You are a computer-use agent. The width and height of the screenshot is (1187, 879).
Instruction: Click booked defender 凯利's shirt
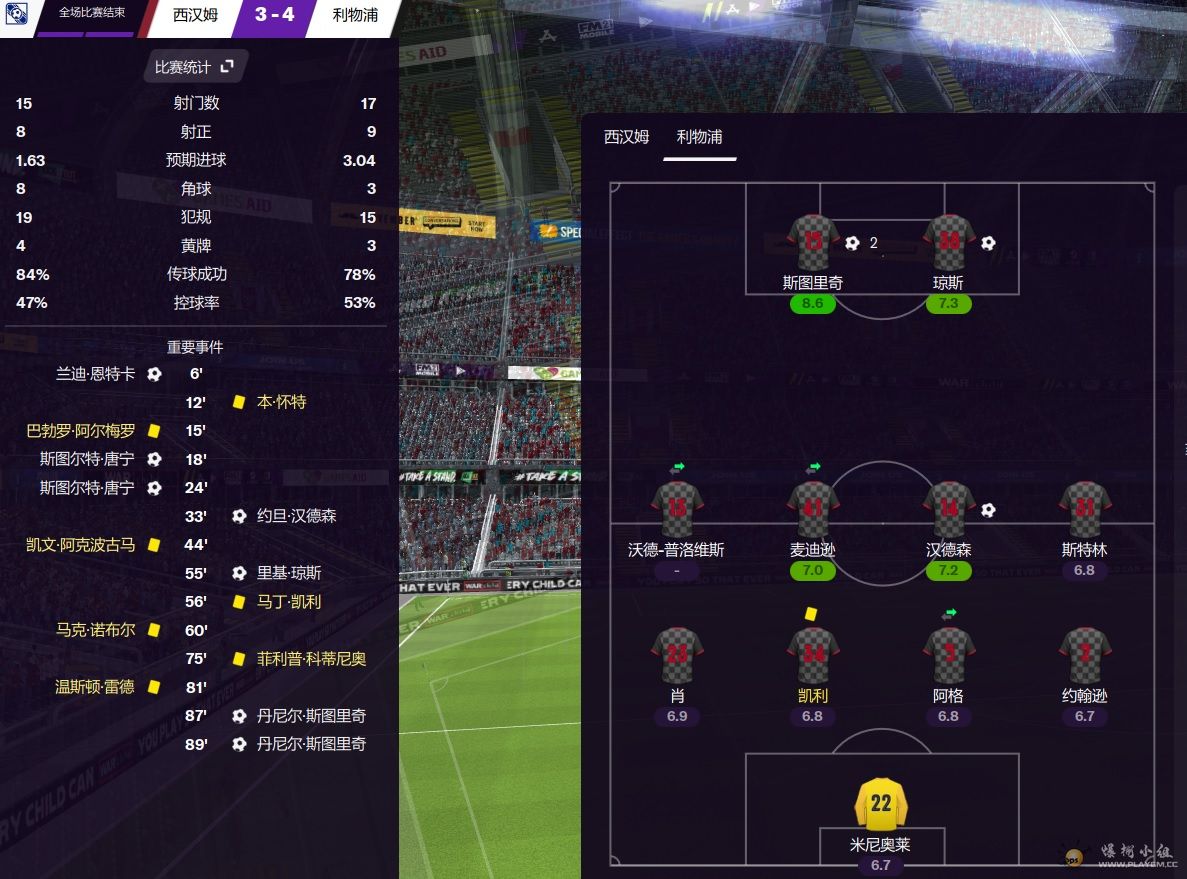click(812, 655)
